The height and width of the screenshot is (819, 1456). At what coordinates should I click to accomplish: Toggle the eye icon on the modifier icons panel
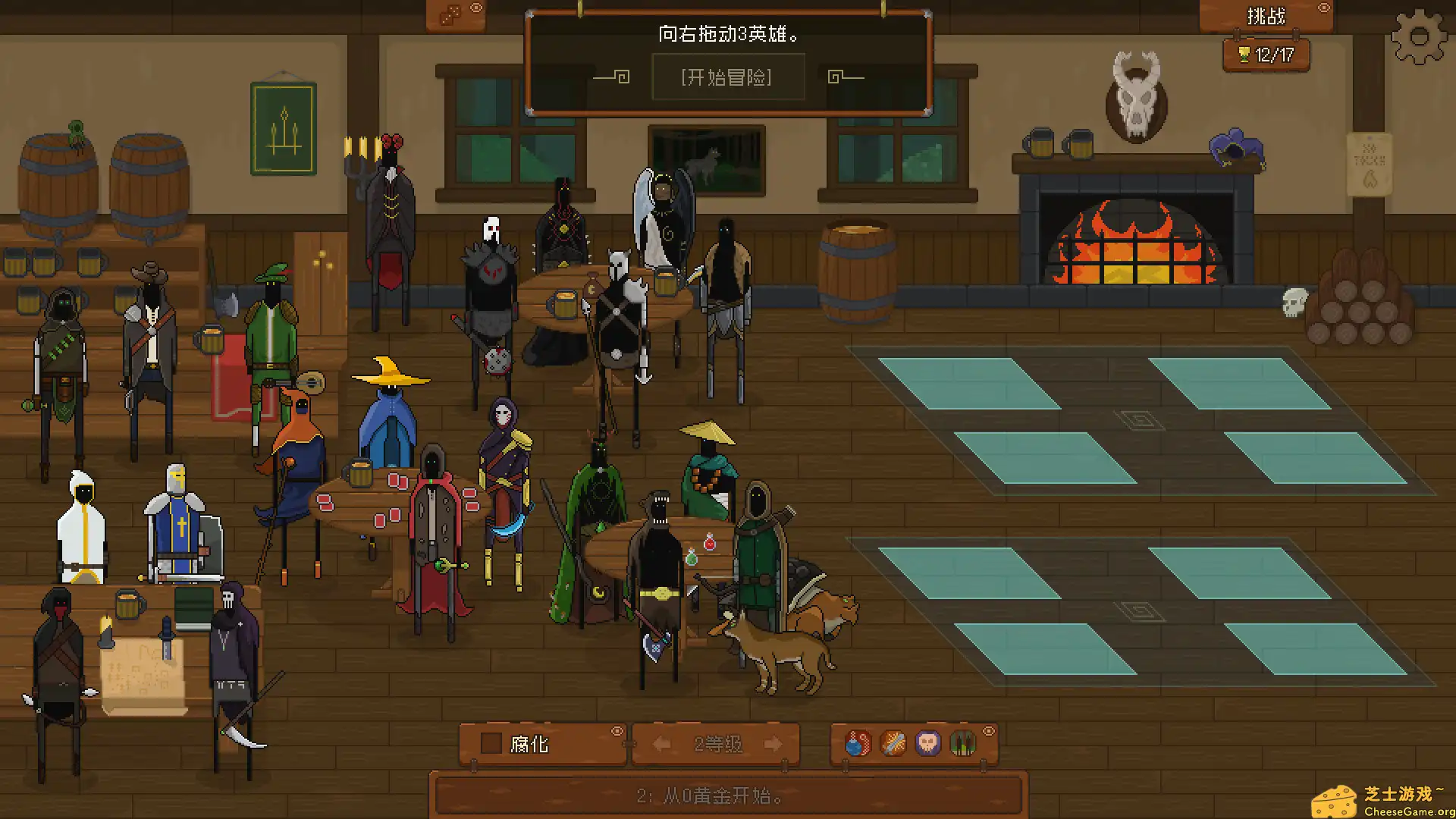[989, 731]
